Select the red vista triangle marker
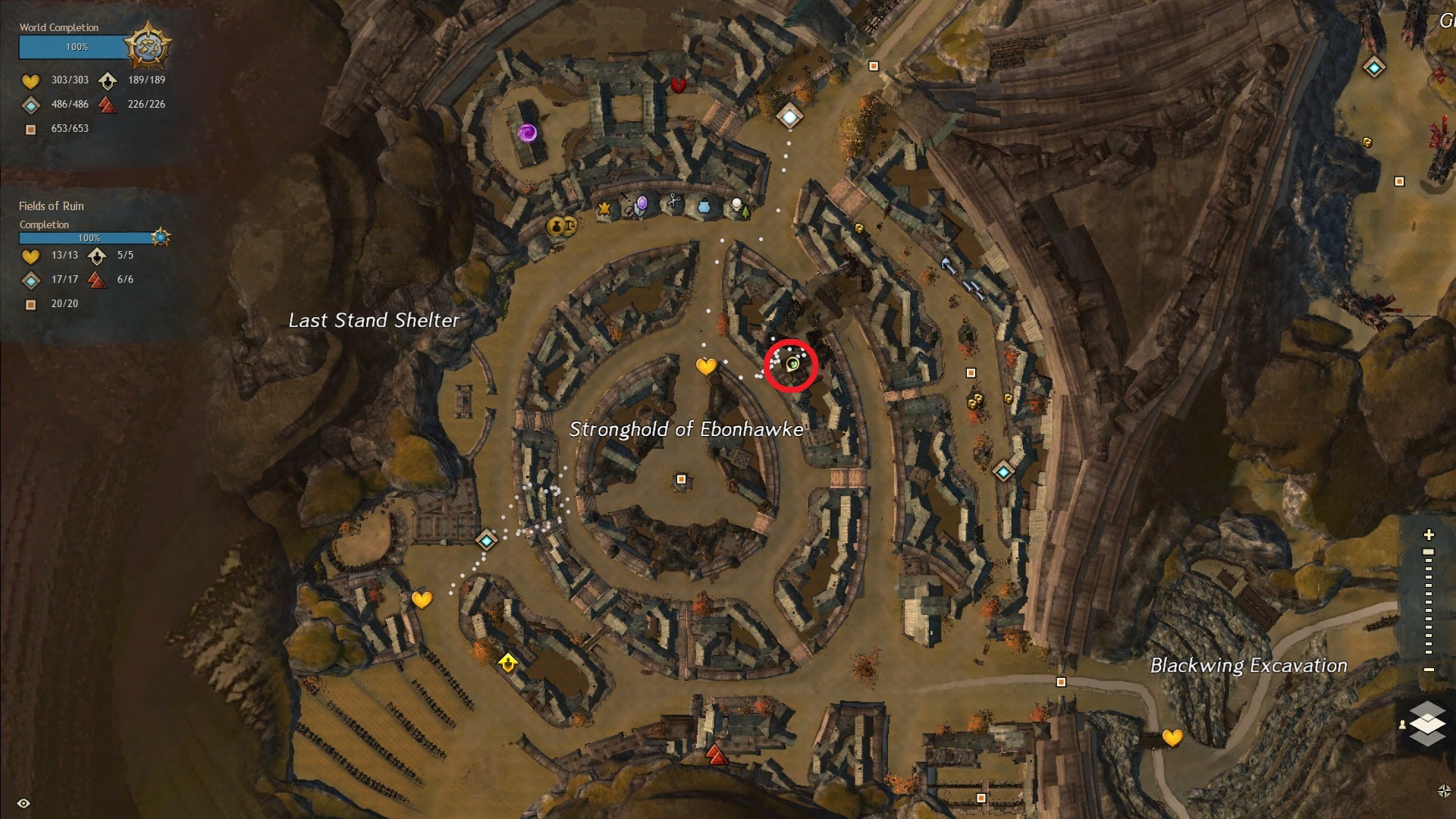 click(717, 754)
